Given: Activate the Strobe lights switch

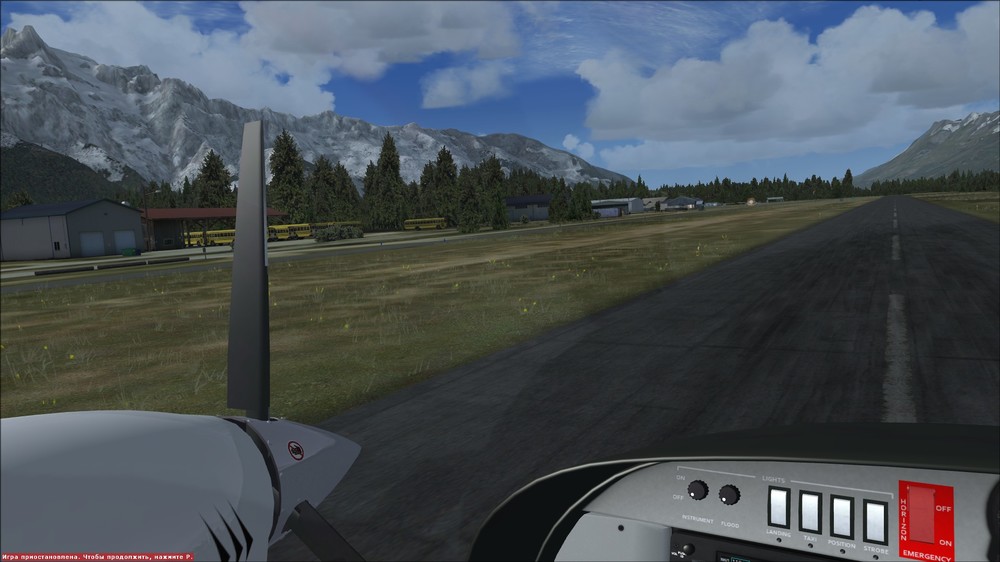Looking at the screenshot, I should coord(875,521).
